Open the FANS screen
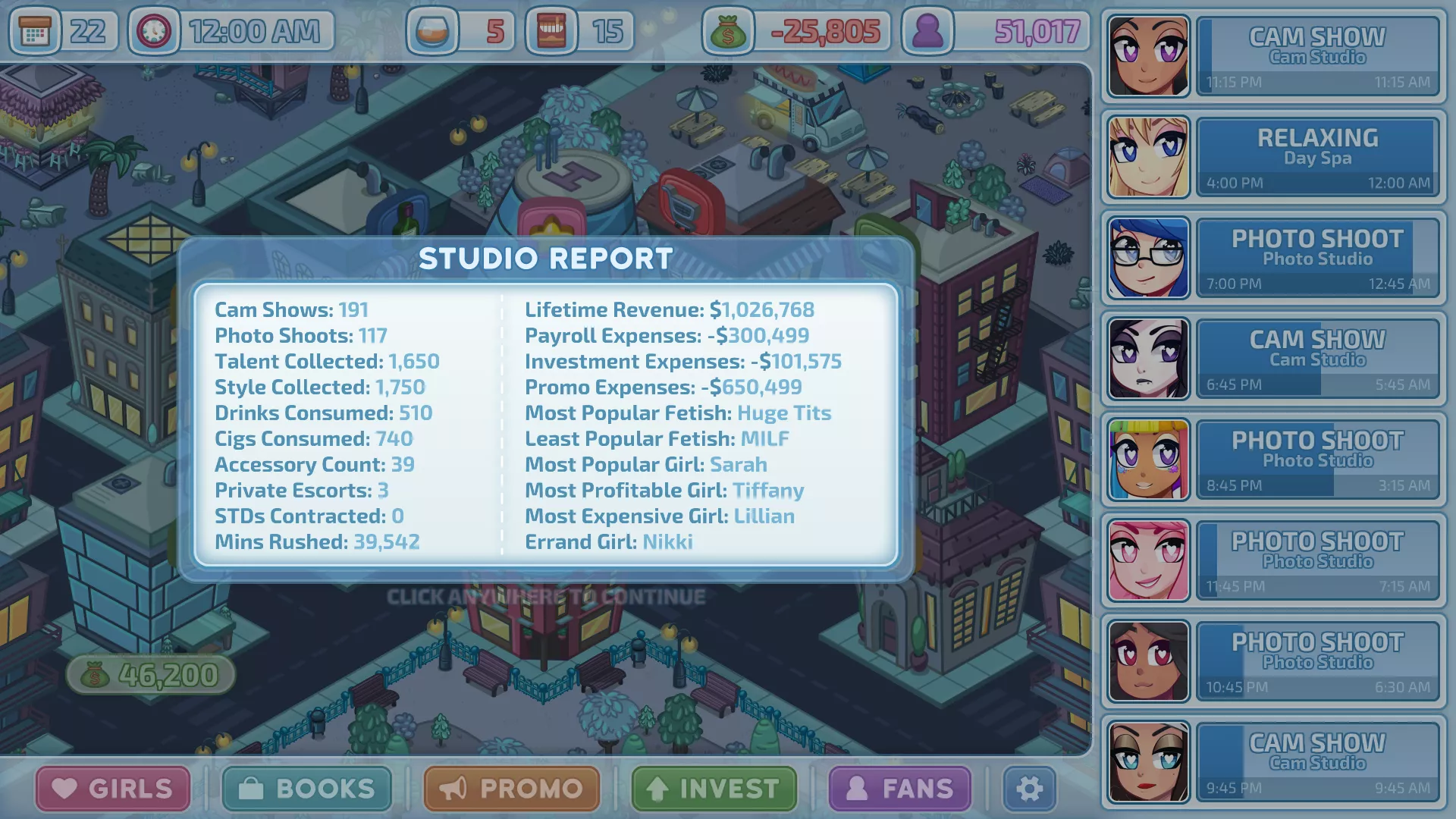 point(899,789)
